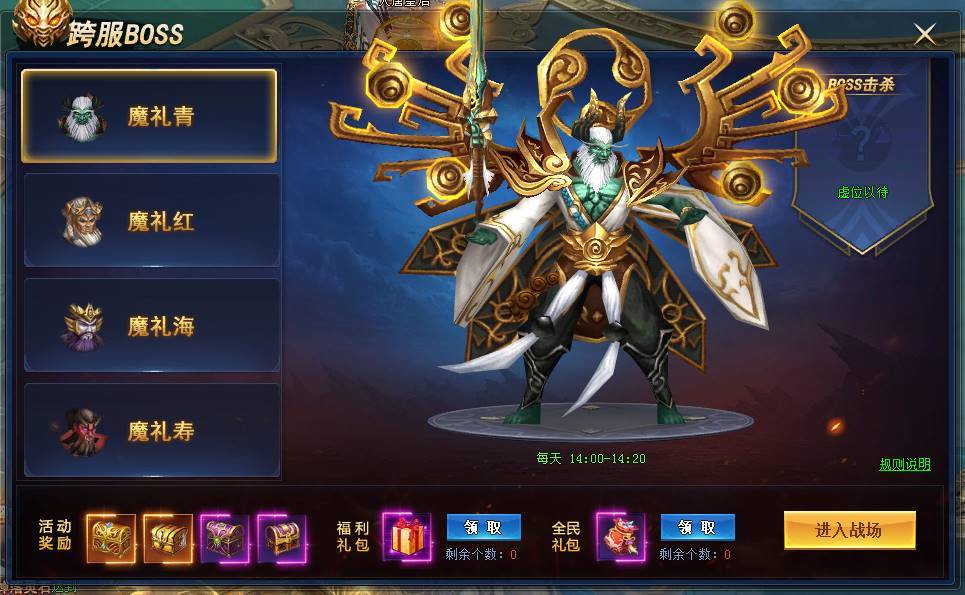This screenshot has width=965, height=595.
Task: Inspect the 全民礼包 reward icon
Action: [621, 536]
